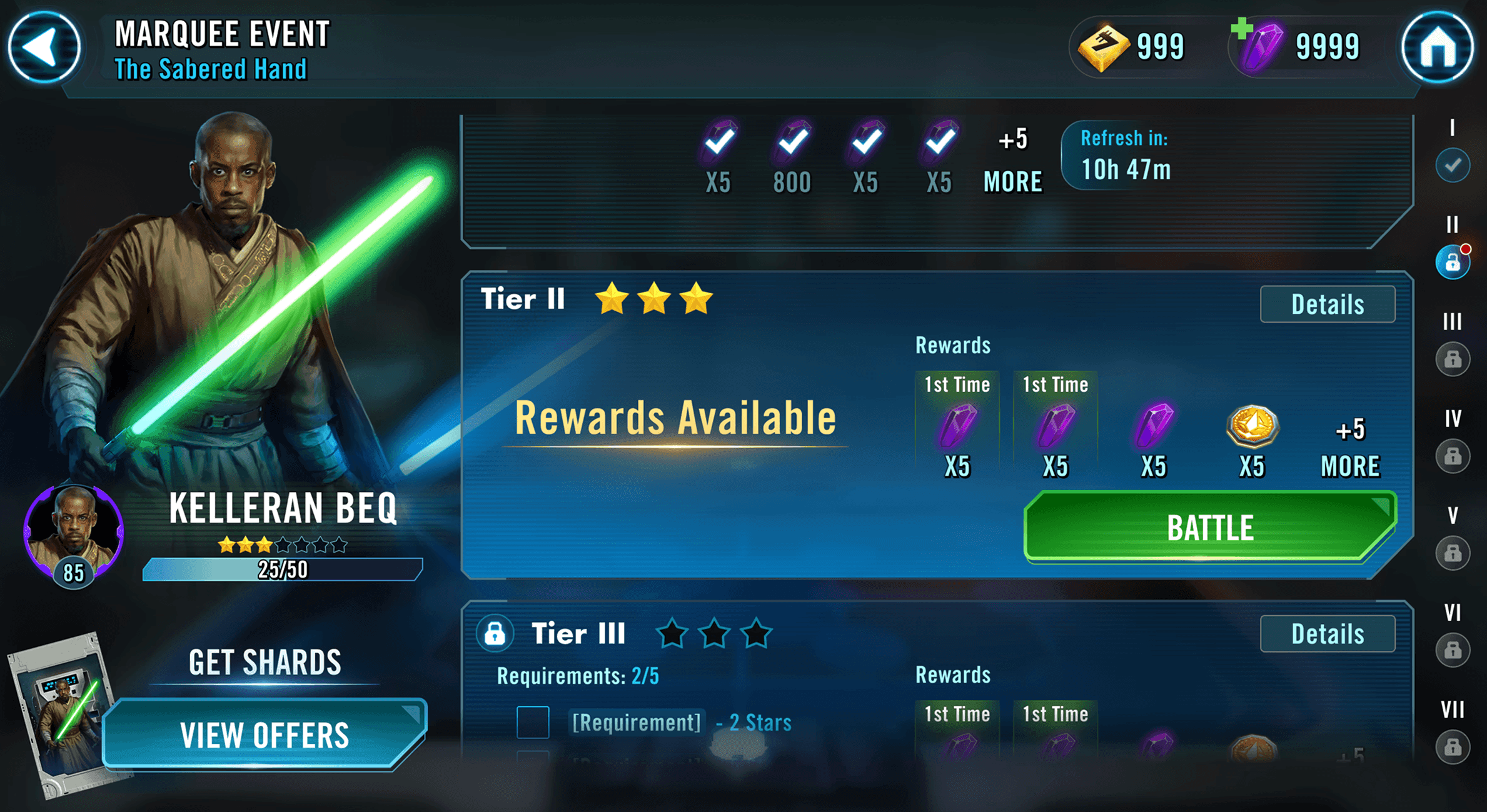View offers for Kelleran Beq shards
This screenshot has height=812, width=1487.
coord(265,734)
